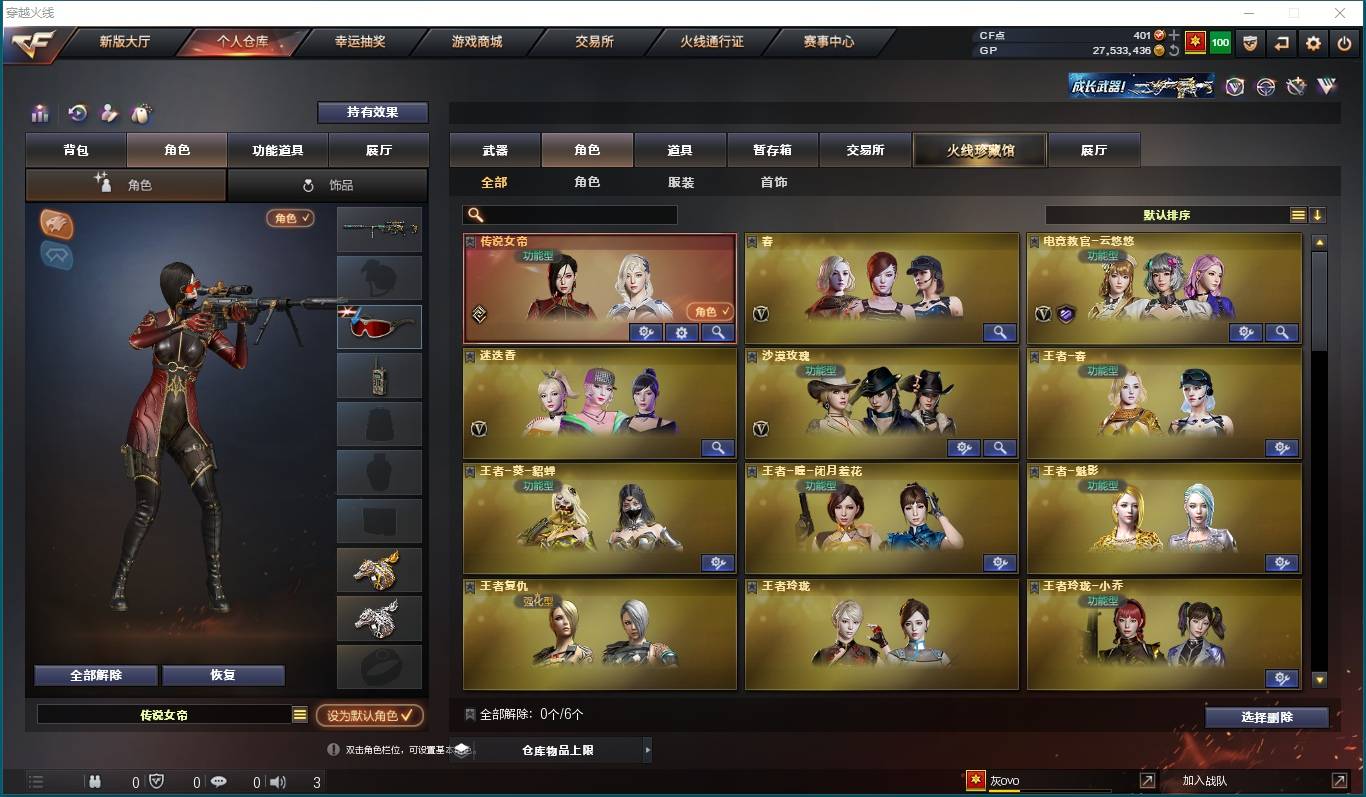The image size is (1366, 797).
Task: Toggle the 角色 checkmark badge on the model
Action: point(290,218)
